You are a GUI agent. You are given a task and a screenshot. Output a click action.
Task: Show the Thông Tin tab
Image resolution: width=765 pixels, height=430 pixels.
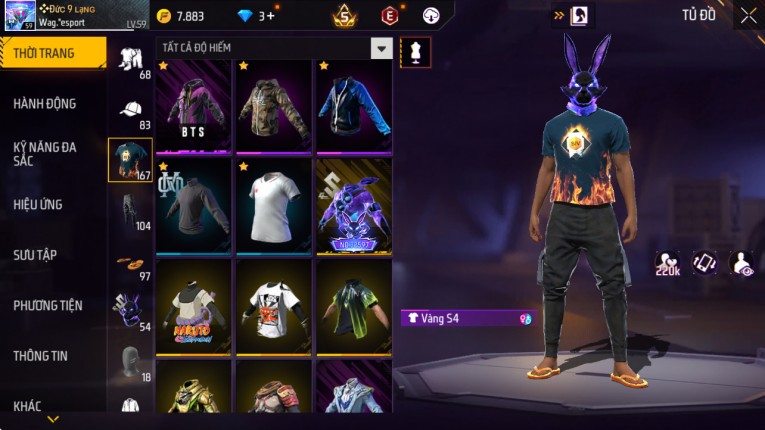pos(42,355)
